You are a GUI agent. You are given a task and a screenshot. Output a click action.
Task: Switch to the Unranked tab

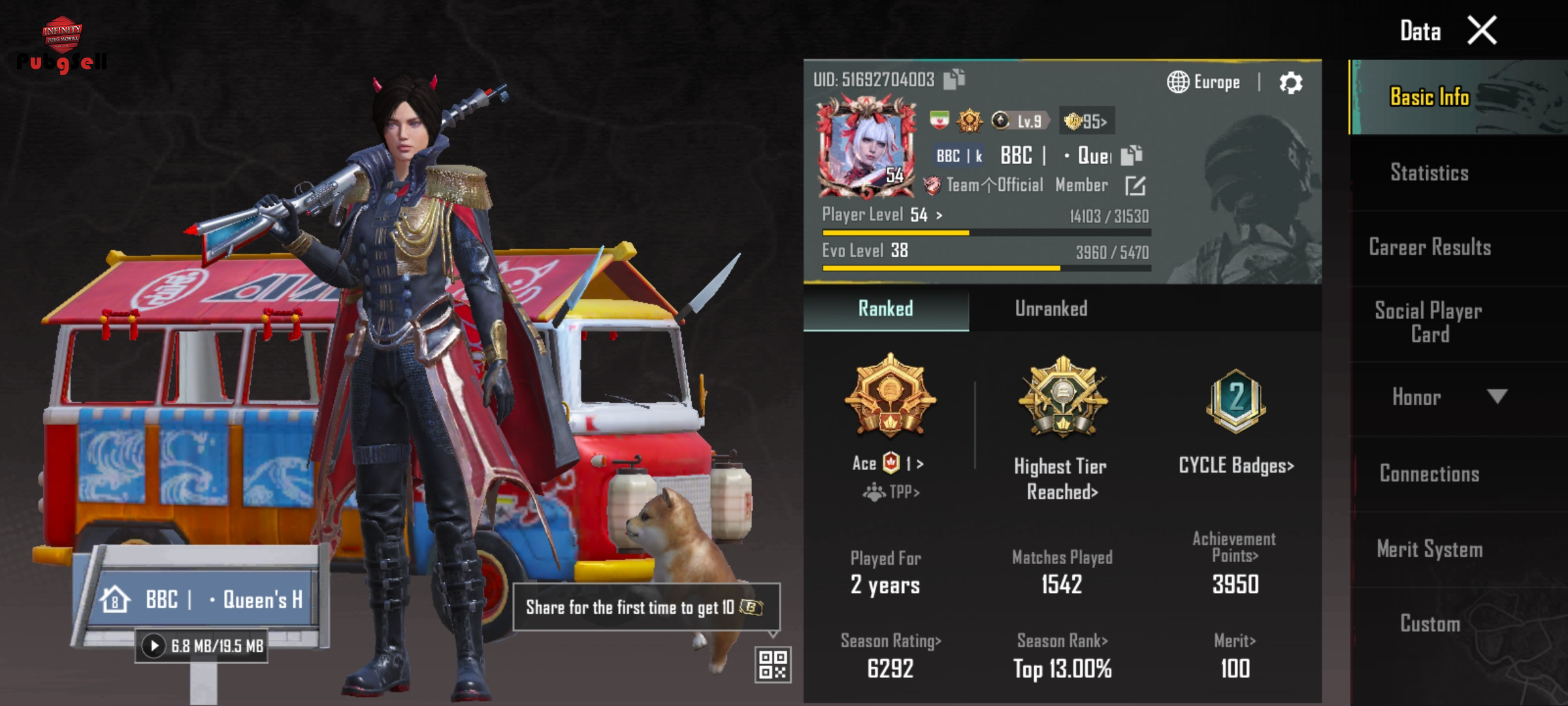click(x=1051, y=309)
